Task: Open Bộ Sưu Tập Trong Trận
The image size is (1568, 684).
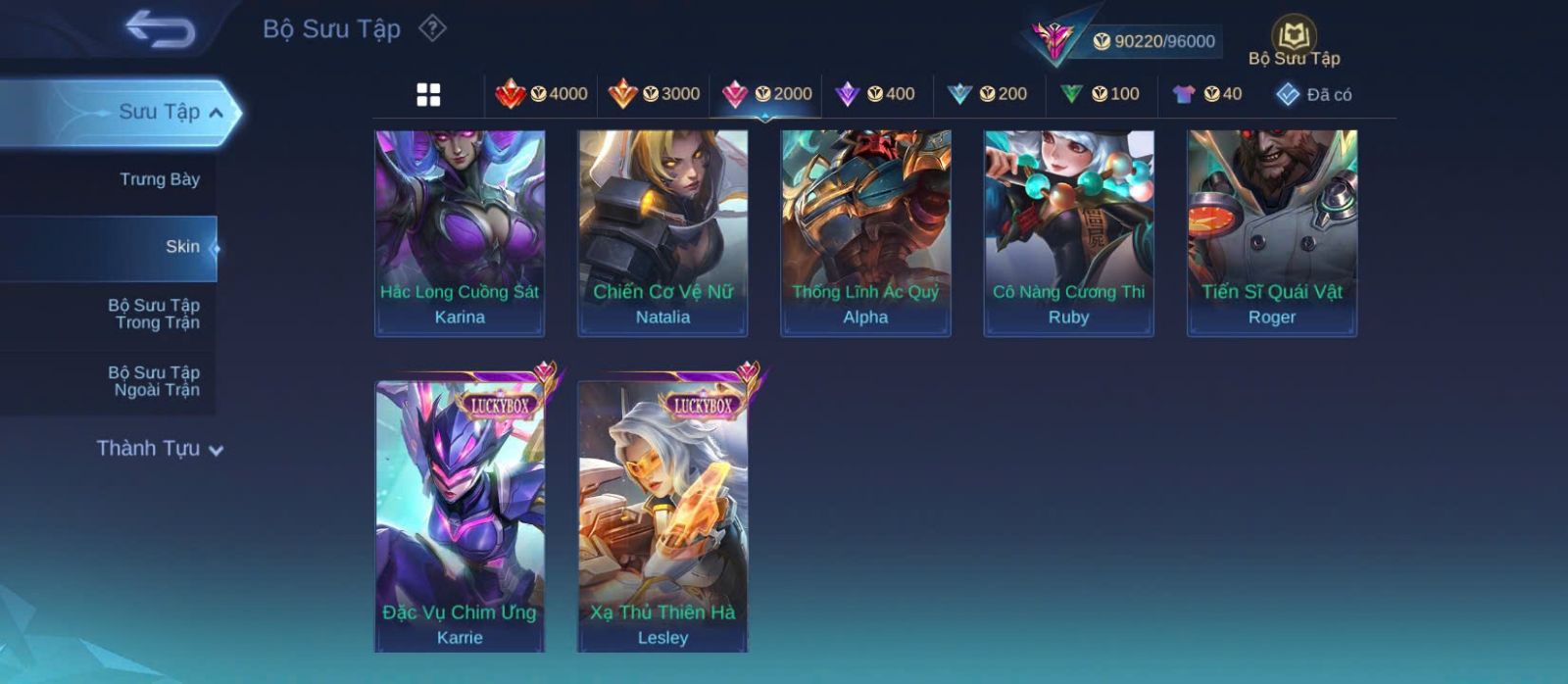Action: pyautogui.click(x=154, y=314)
